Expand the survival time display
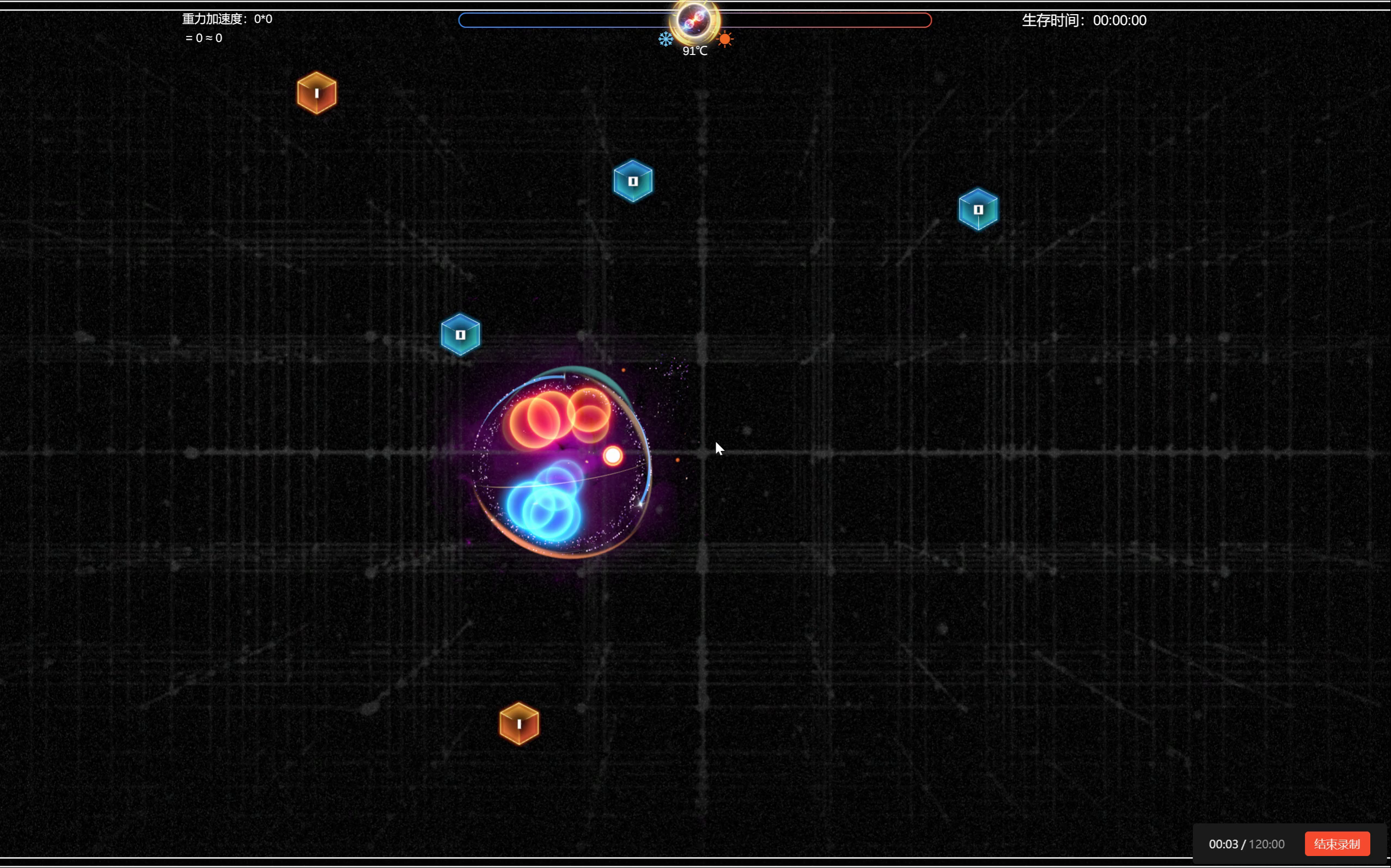Image resolution: width=1391 pixels, height=868 pixels. 1084,20
